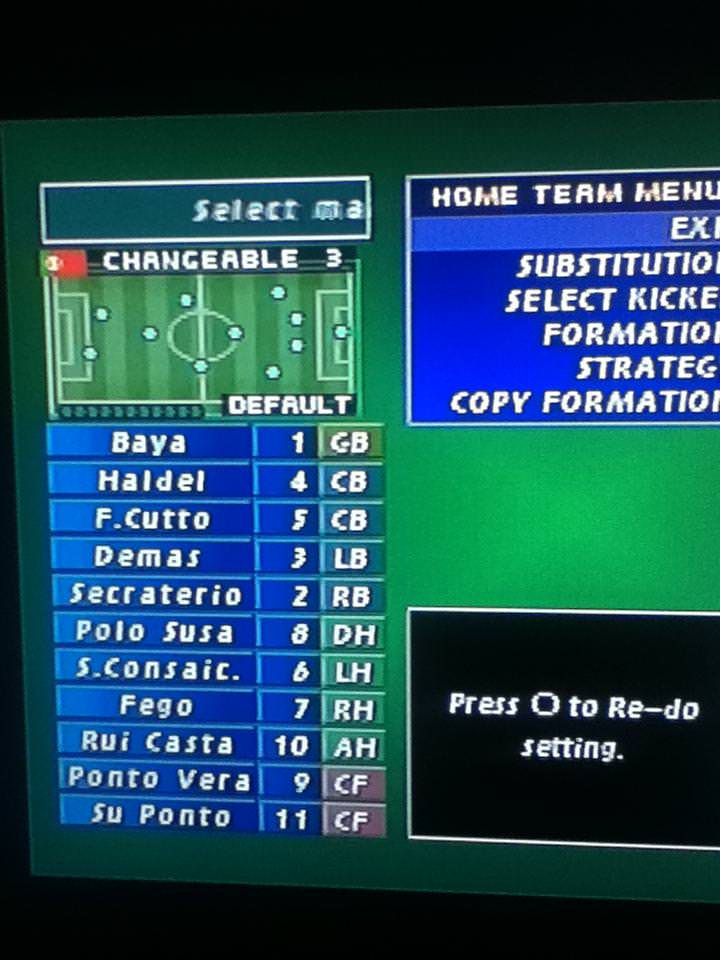Select S.Consaic. in the squad list

tap(158, 670)
